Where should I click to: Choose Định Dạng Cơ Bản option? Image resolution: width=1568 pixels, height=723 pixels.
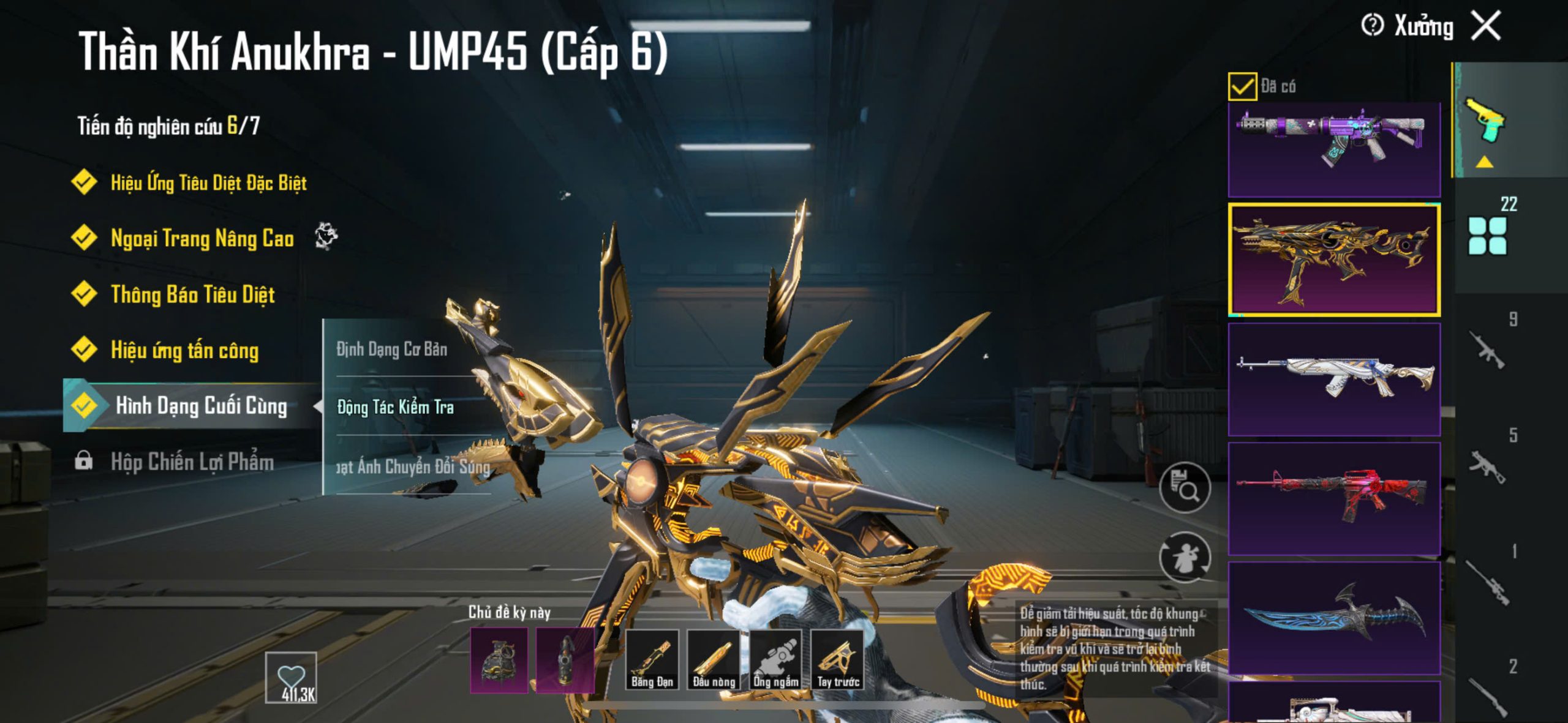(x=392, y=349)
